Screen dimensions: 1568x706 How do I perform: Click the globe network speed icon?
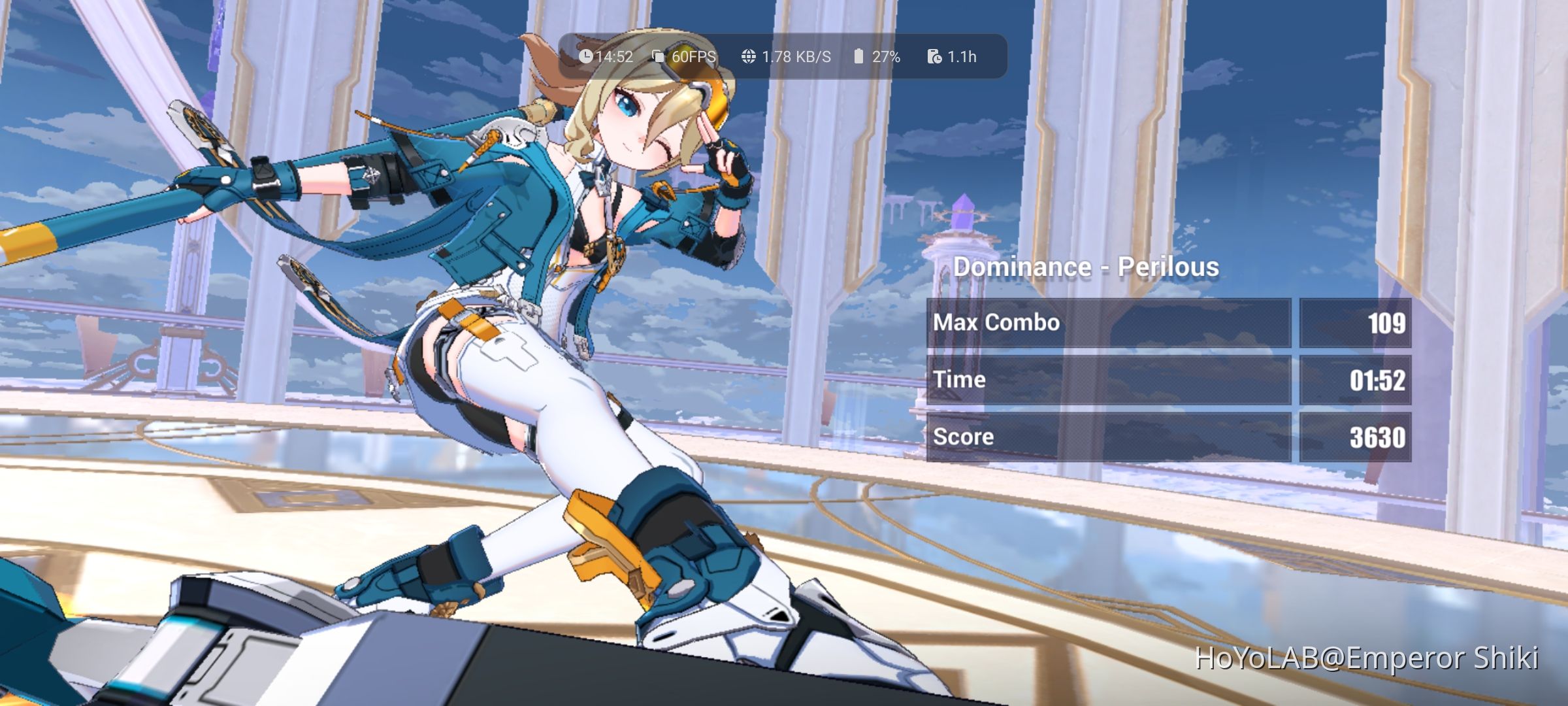click(x=747, y=56)
